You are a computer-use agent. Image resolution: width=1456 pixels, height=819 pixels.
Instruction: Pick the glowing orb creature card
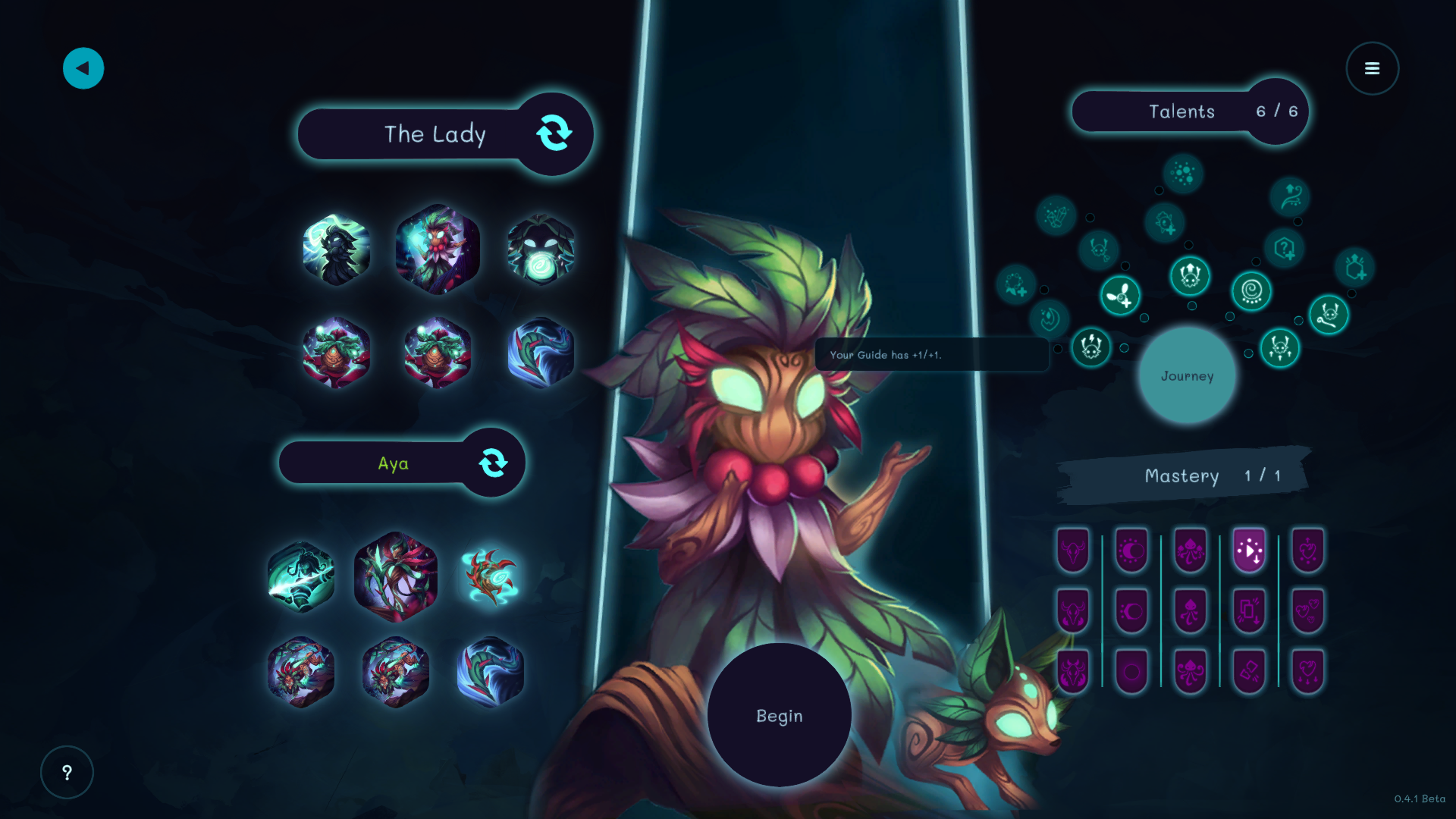click(541, 250)
